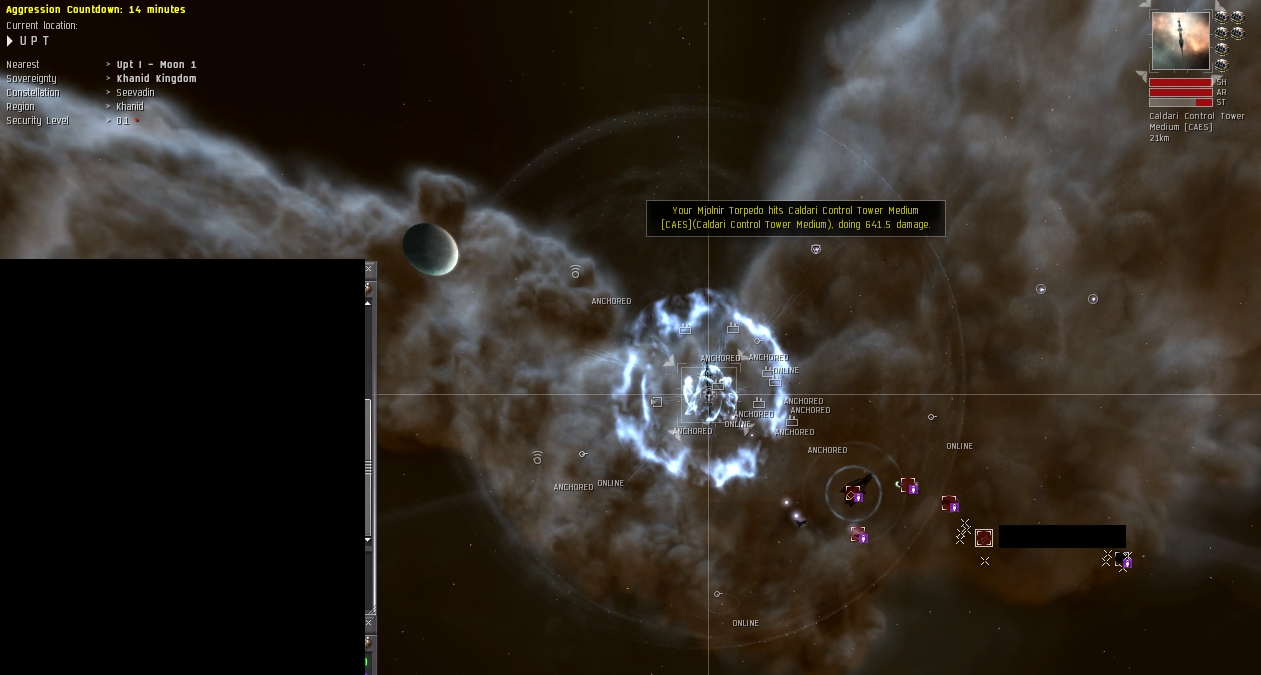Select the Caldari Control Tower target portrait
Viewport: 1261px width, 675px height.
pos(1180,41)
